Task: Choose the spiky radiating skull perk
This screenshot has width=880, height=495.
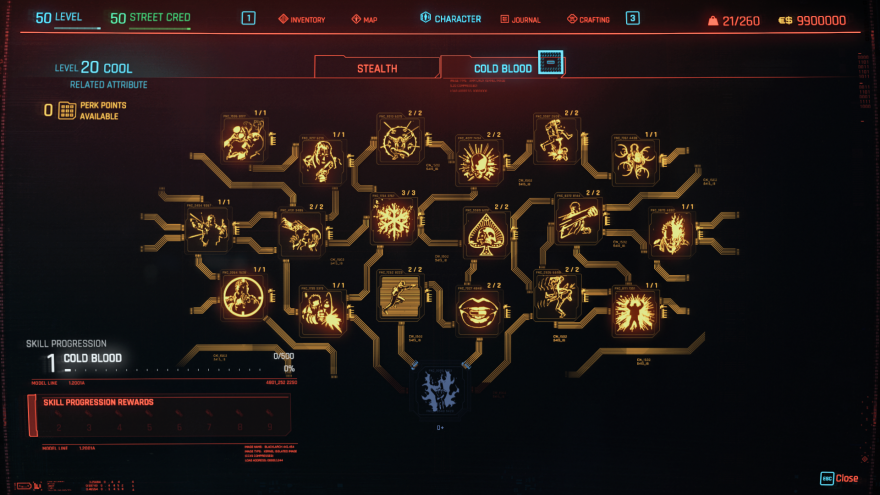Action: tap(478, 160)
